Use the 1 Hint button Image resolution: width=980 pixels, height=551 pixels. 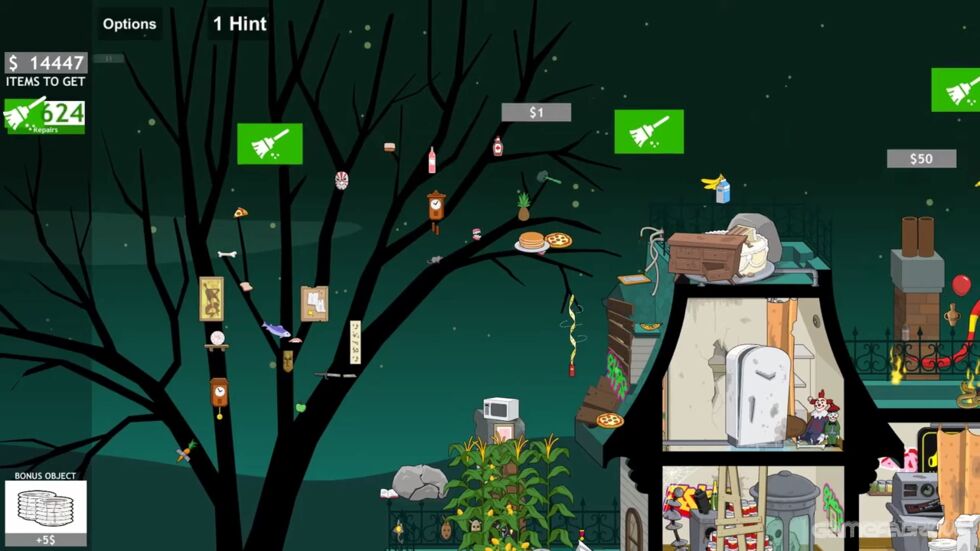click(240, 24)
